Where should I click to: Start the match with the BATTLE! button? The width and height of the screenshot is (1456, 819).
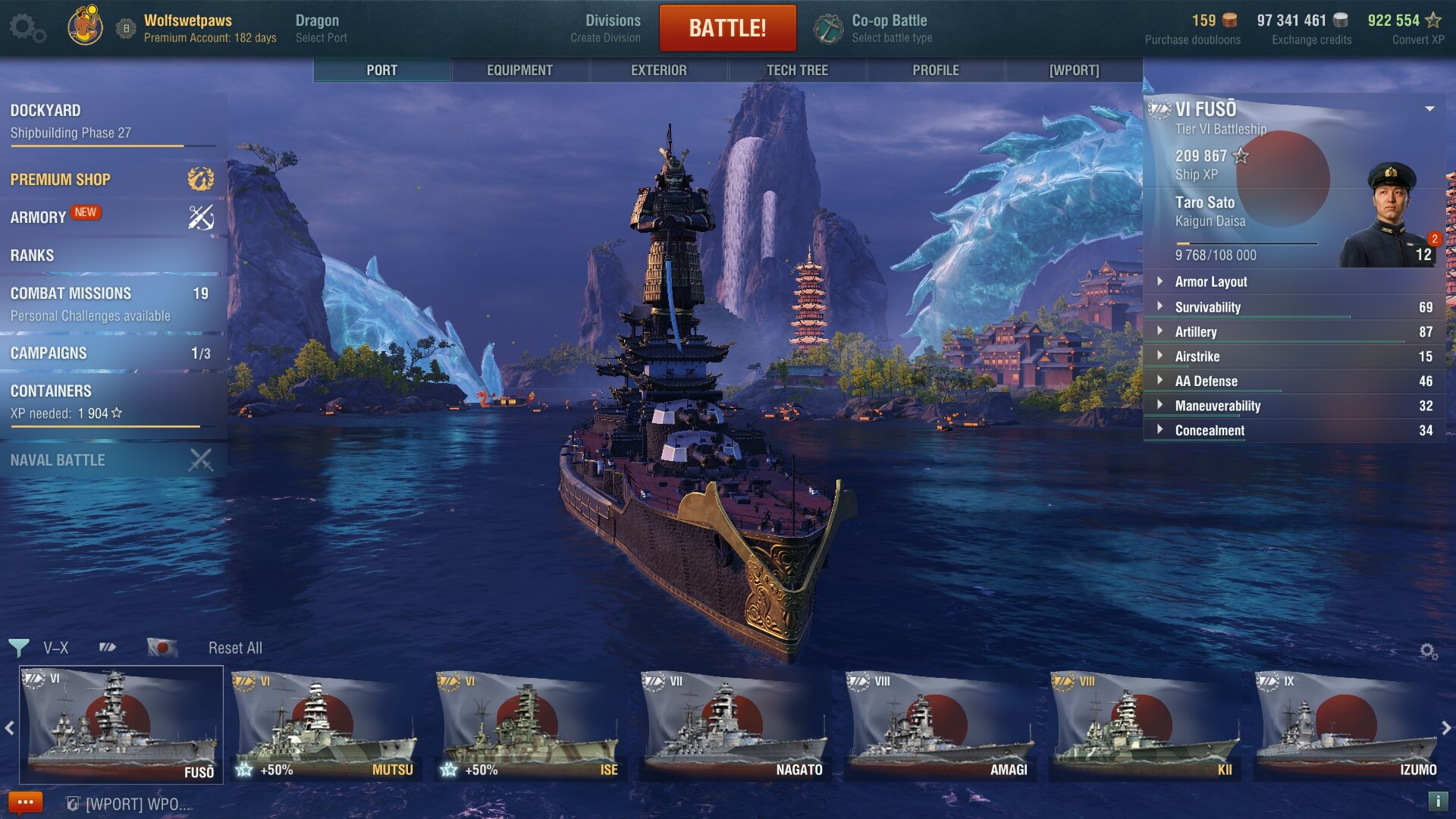tap(727, 28)
